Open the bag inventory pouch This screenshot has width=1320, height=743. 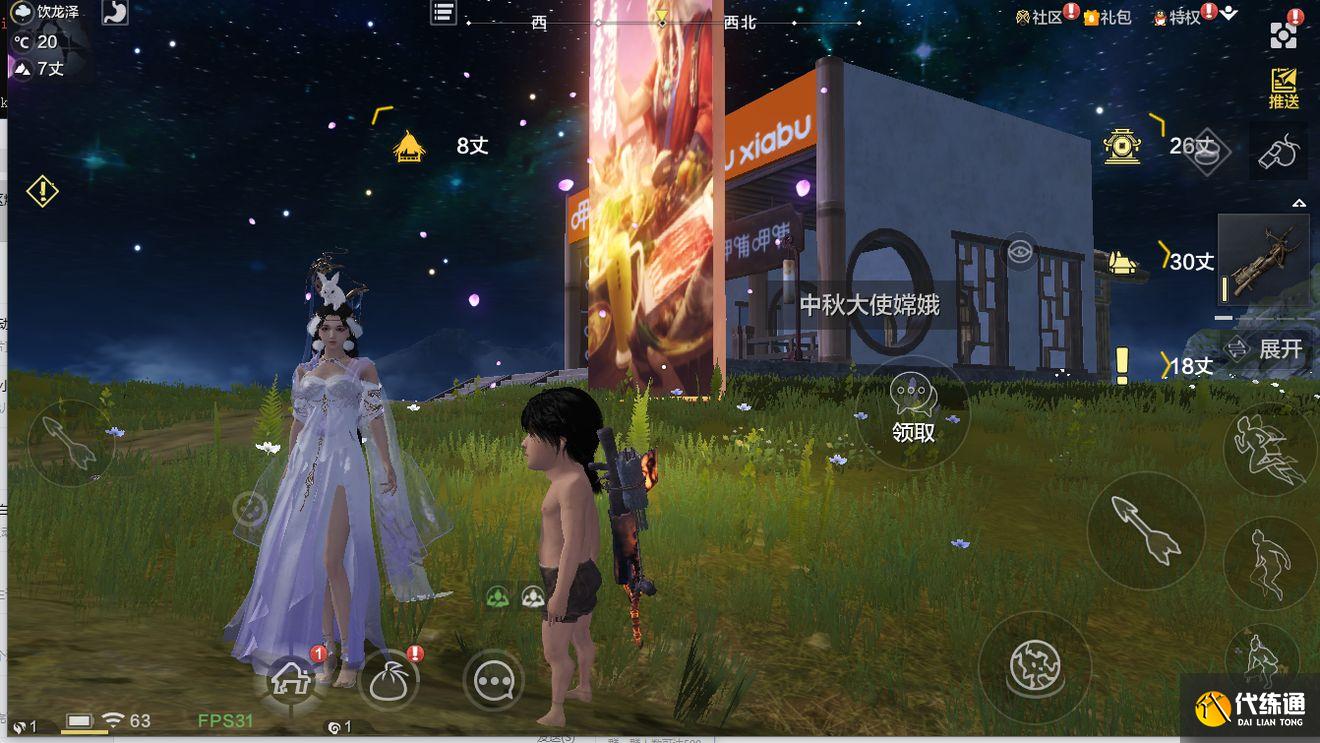point(388,681)
